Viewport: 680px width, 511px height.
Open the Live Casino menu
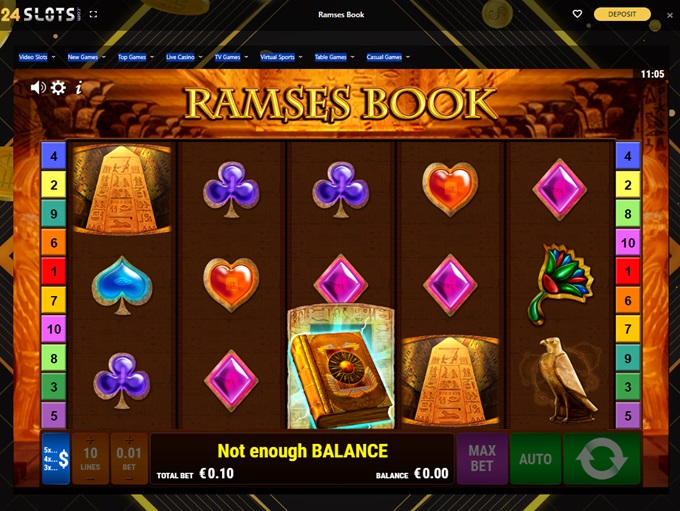pyautogui.click(x=184, y=57)
